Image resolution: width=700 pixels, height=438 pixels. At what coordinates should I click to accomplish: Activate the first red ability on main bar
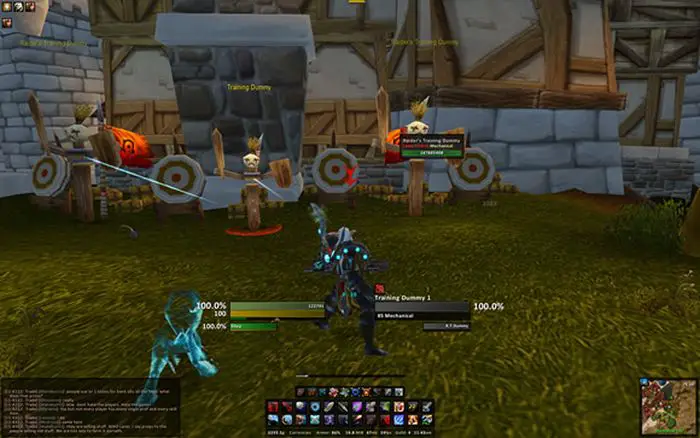[274, 407]
